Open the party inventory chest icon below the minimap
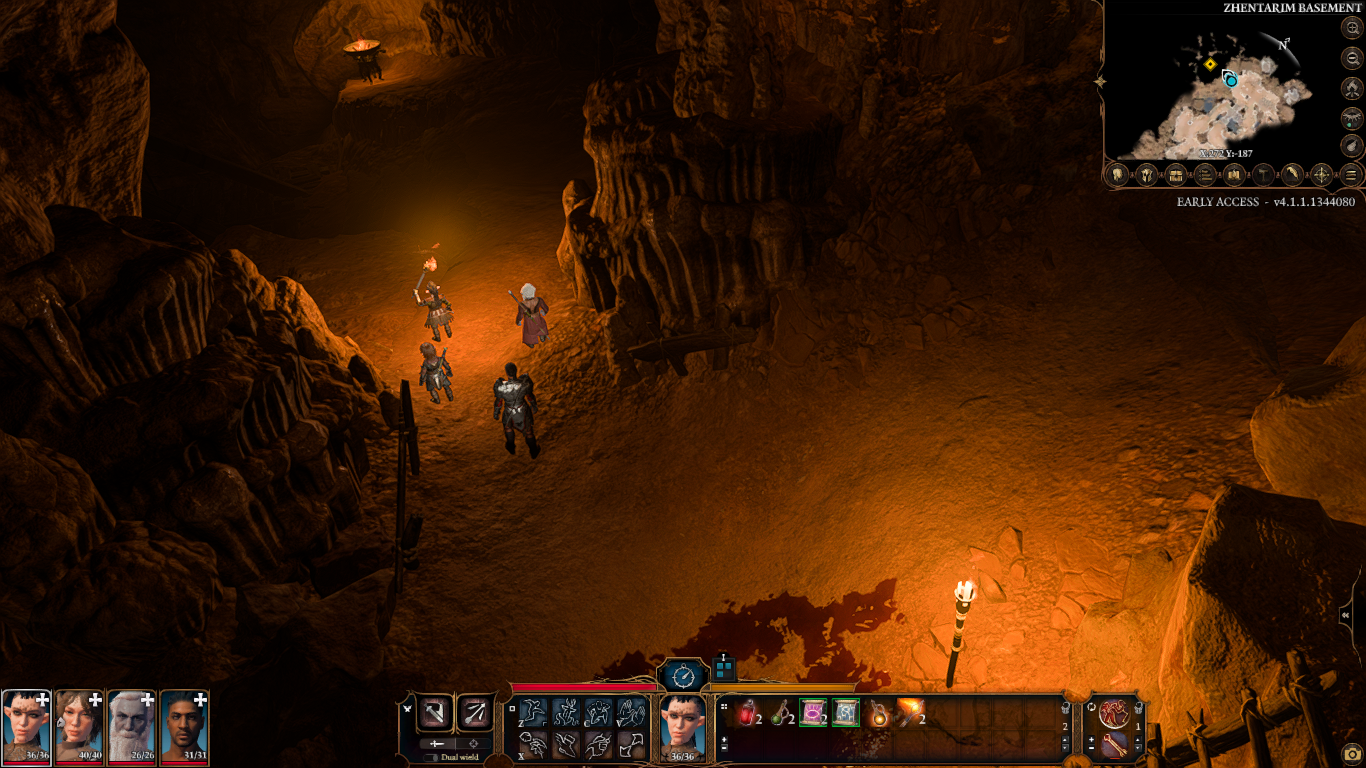The width and height of the screenshot is (1366, 768). point(1176,175)
